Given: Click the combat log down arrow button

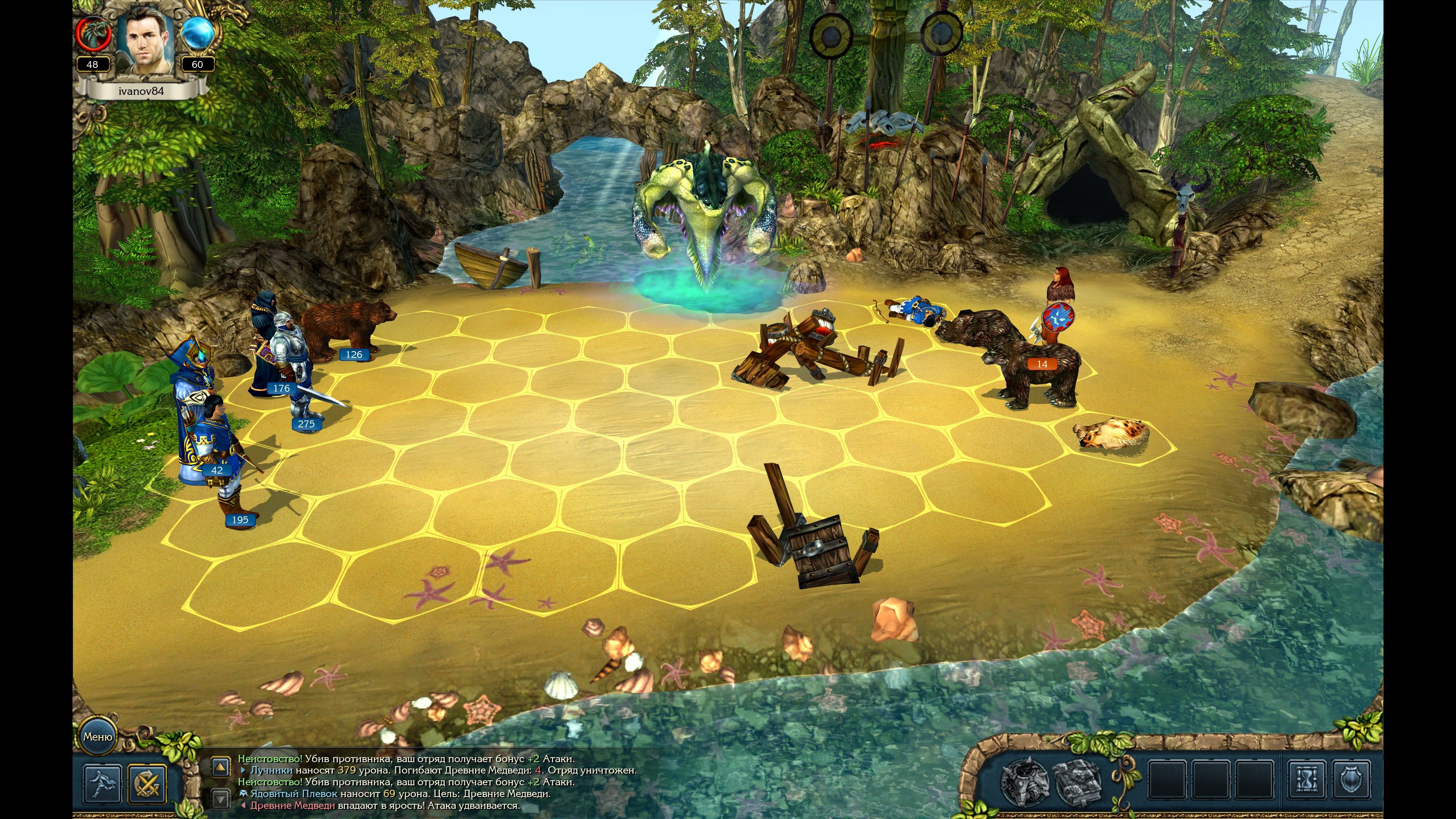Looking at the screenshot, I should tap(220, 798).
